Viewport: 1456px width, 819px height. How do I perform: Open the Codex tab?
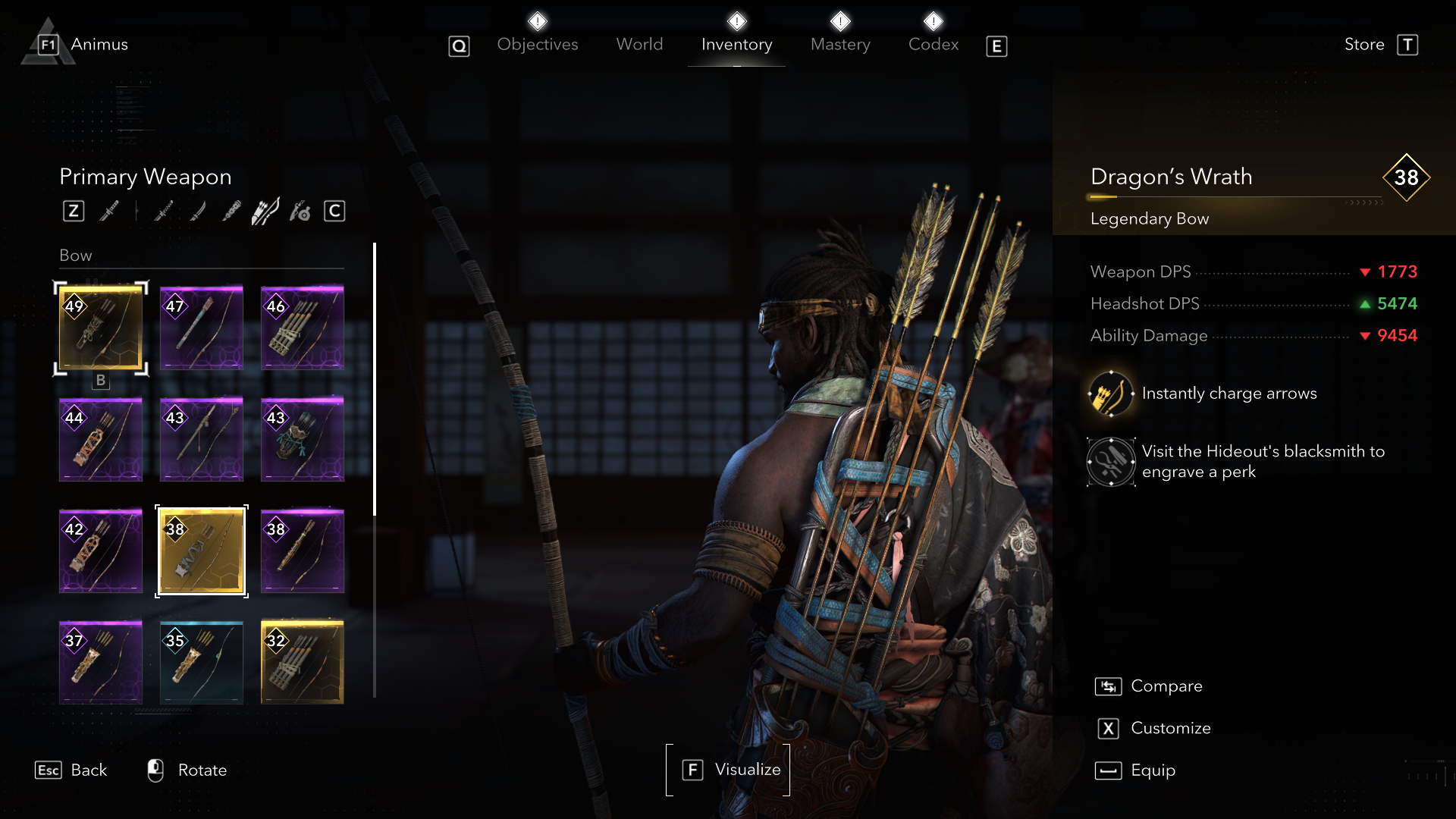click(934, 45)
